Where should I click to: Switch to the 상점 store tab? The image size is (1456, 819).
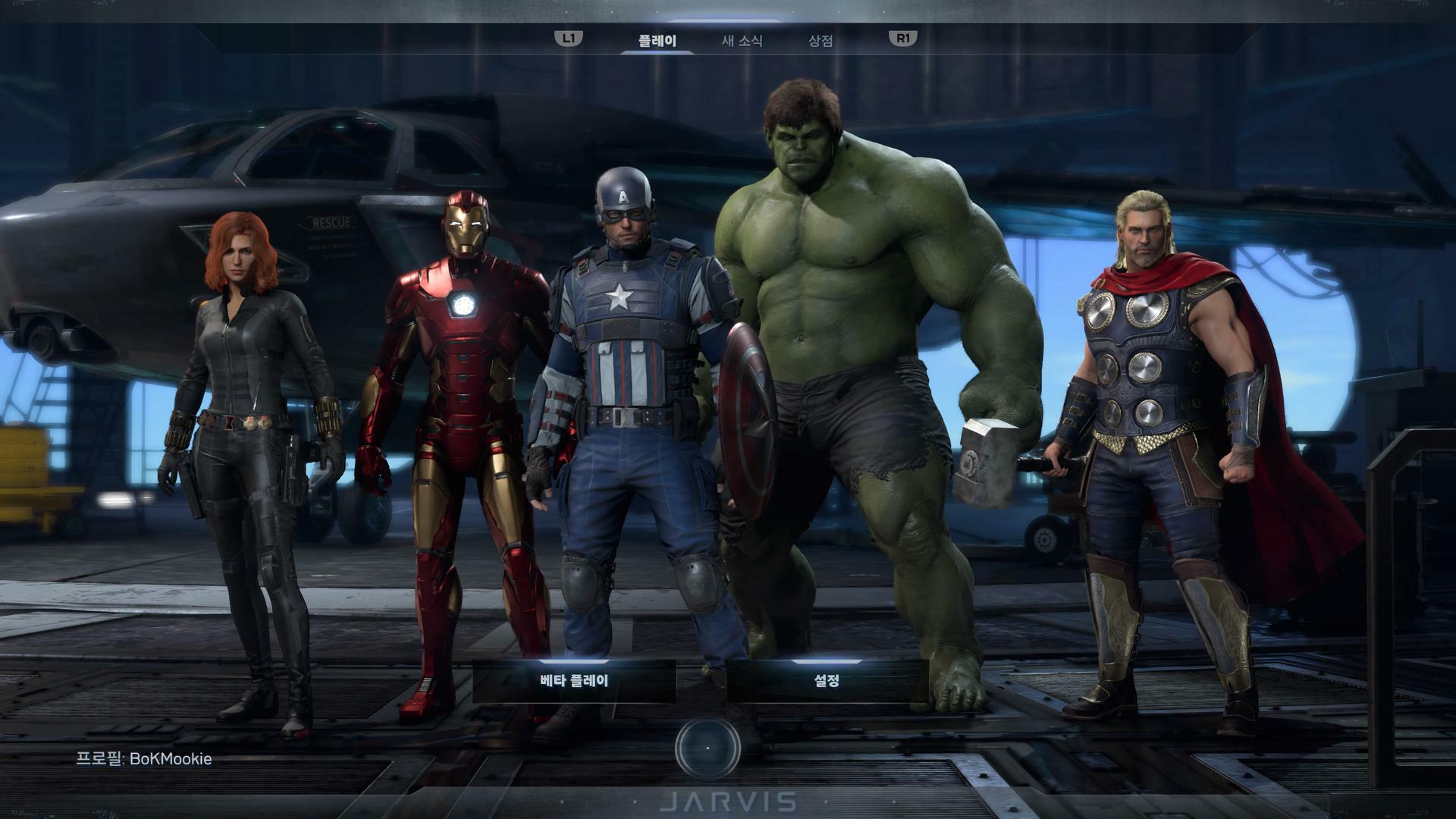click(x=821, y=41)
